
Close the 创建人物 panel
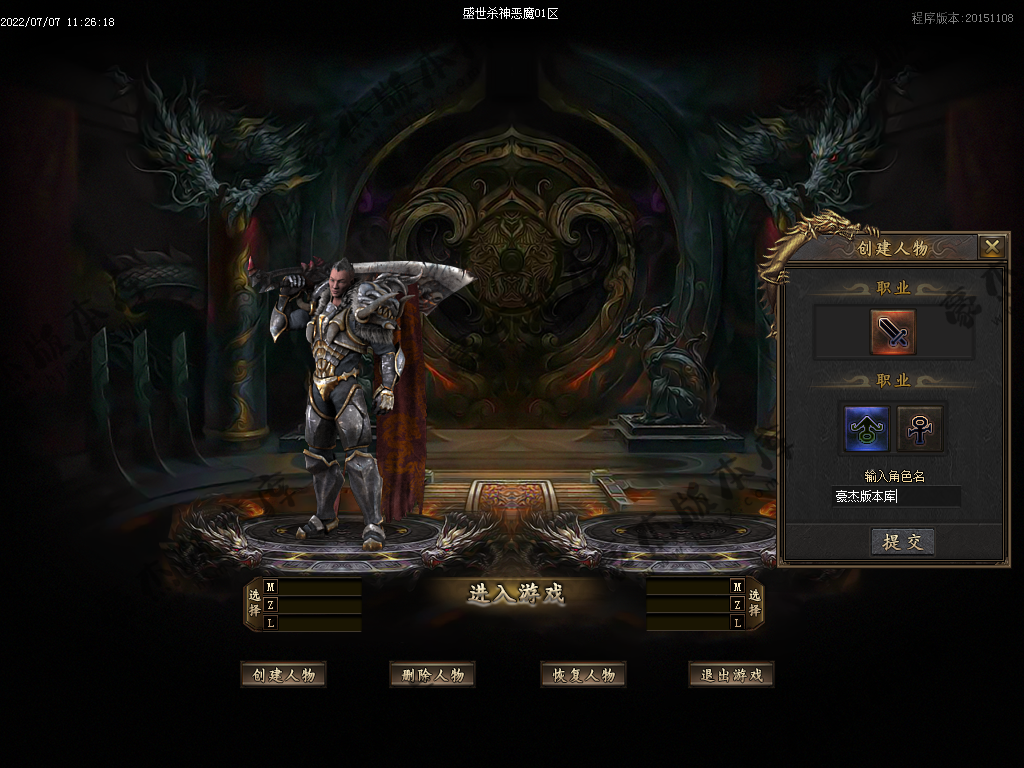991,247
